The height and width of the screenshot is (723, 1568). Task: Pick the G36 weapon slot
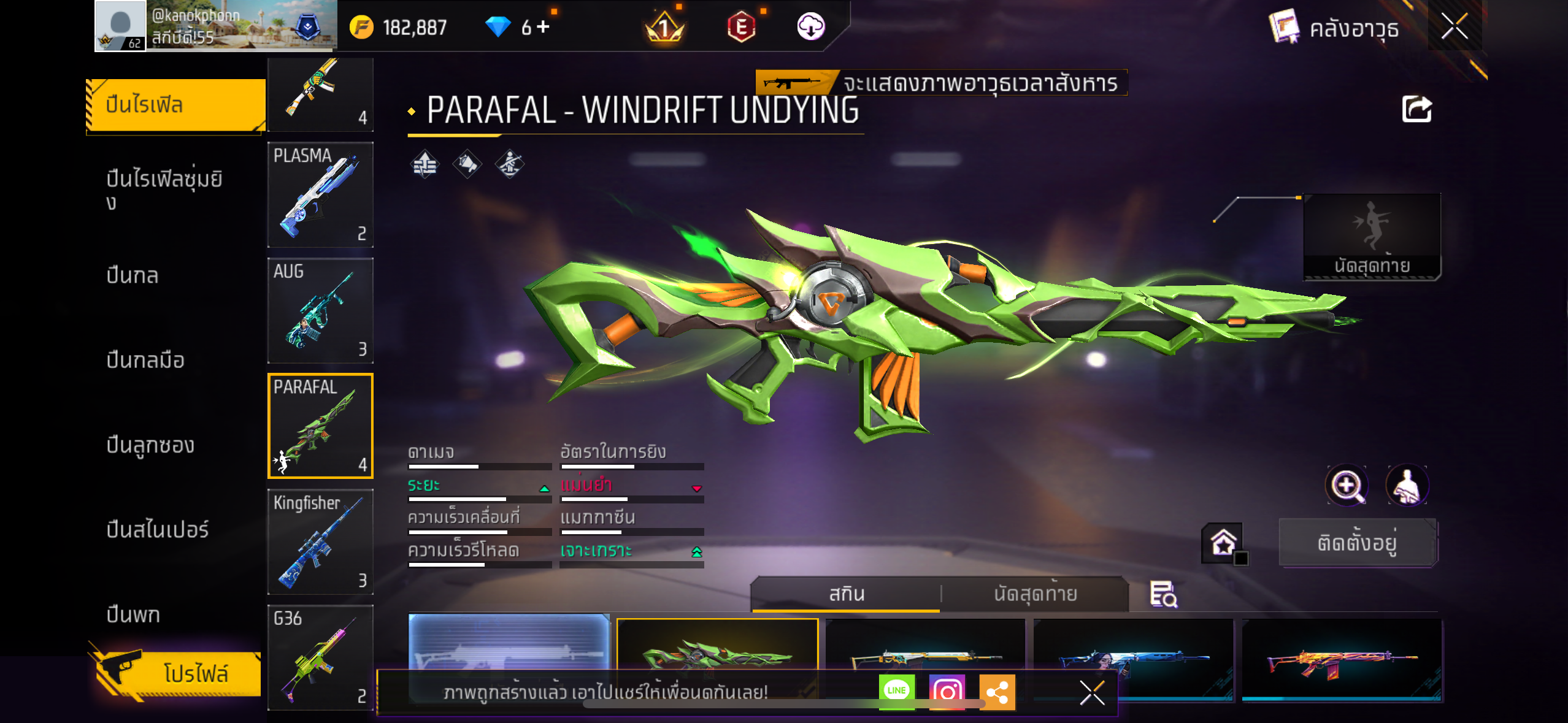(320, 657)
